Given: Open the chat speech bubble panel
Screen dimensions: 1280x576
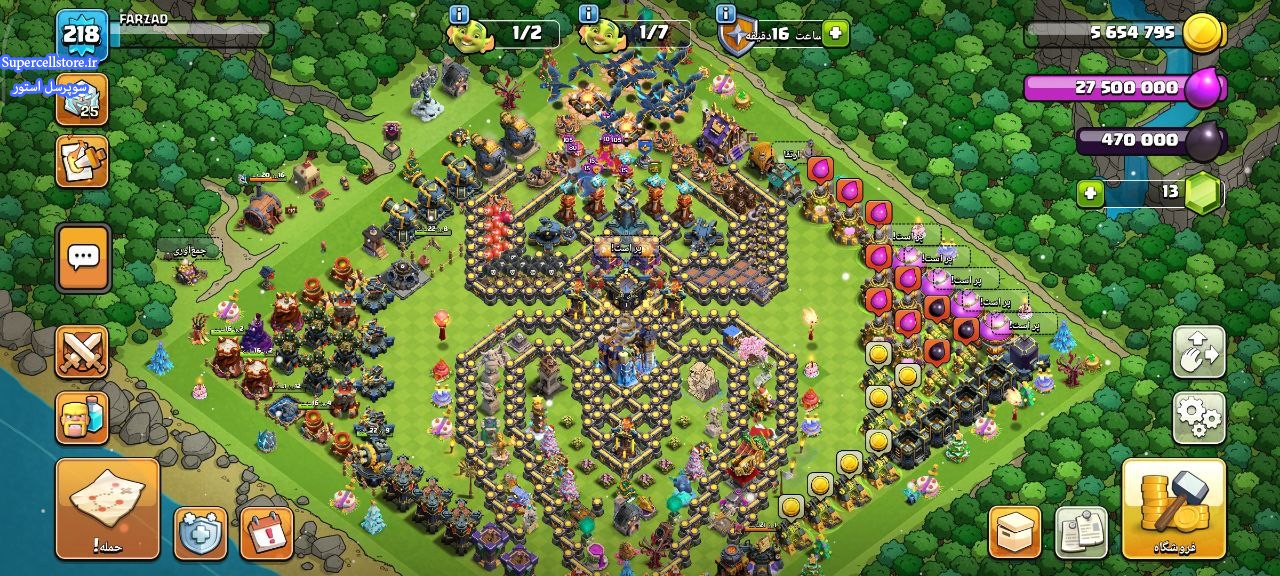Looking at the screenshot, I should (83, 258).
